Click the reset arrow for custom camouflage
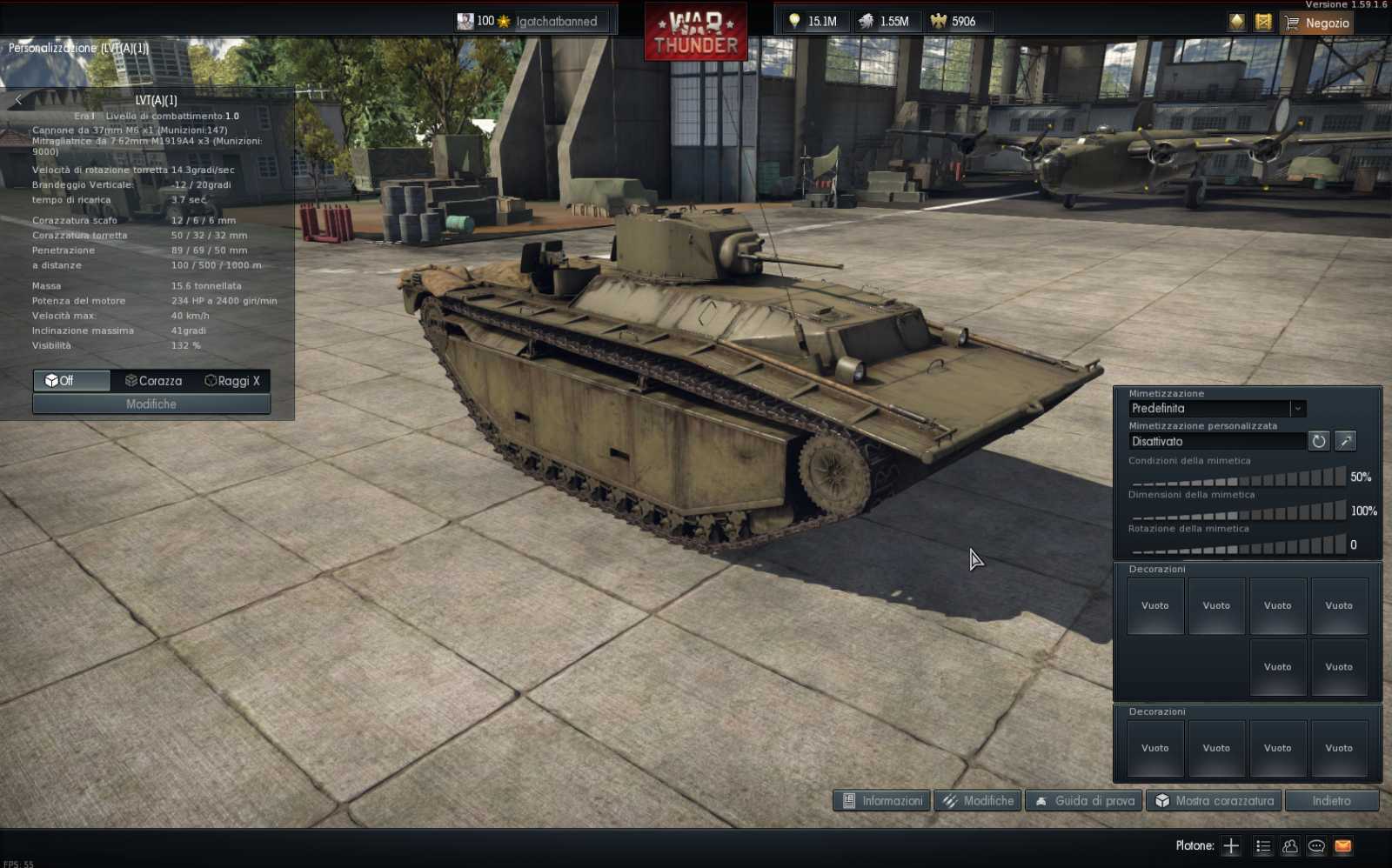Viewport: 1392px width, 868px height. point(1319,441)
